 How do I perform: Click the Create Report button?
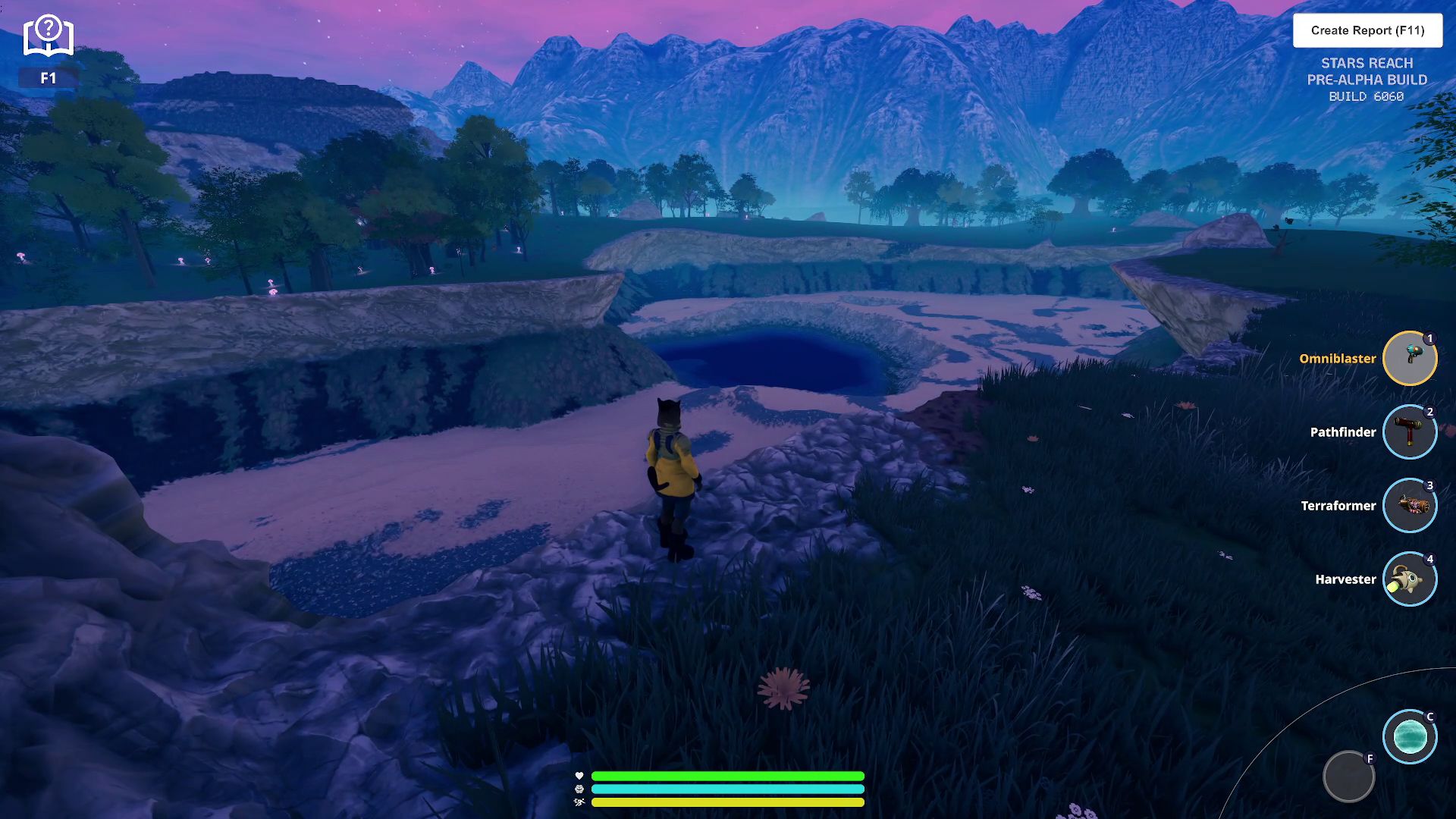[x=1367, y=30]
